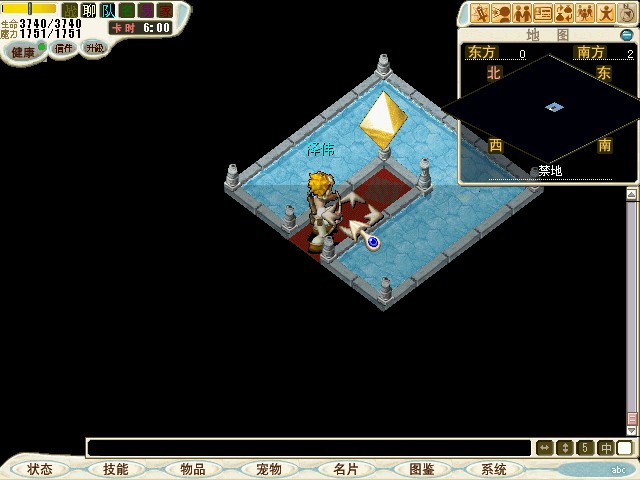The width and height of the screenshot is (640, 480).
Task: Open the 系统 system menu
Action: pos(494,469)
